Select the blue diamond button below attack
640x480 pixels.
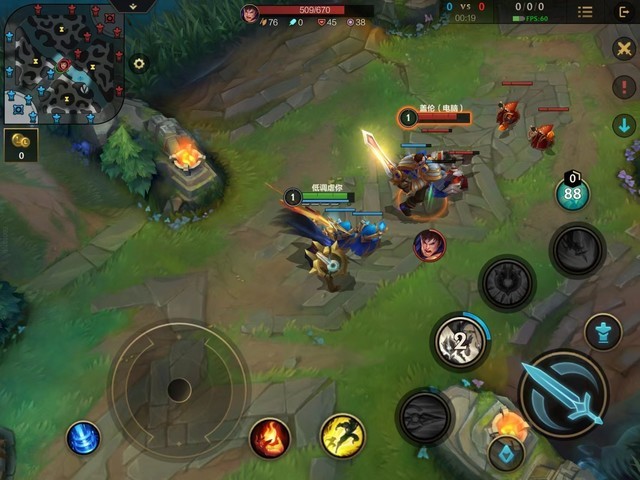506,452
